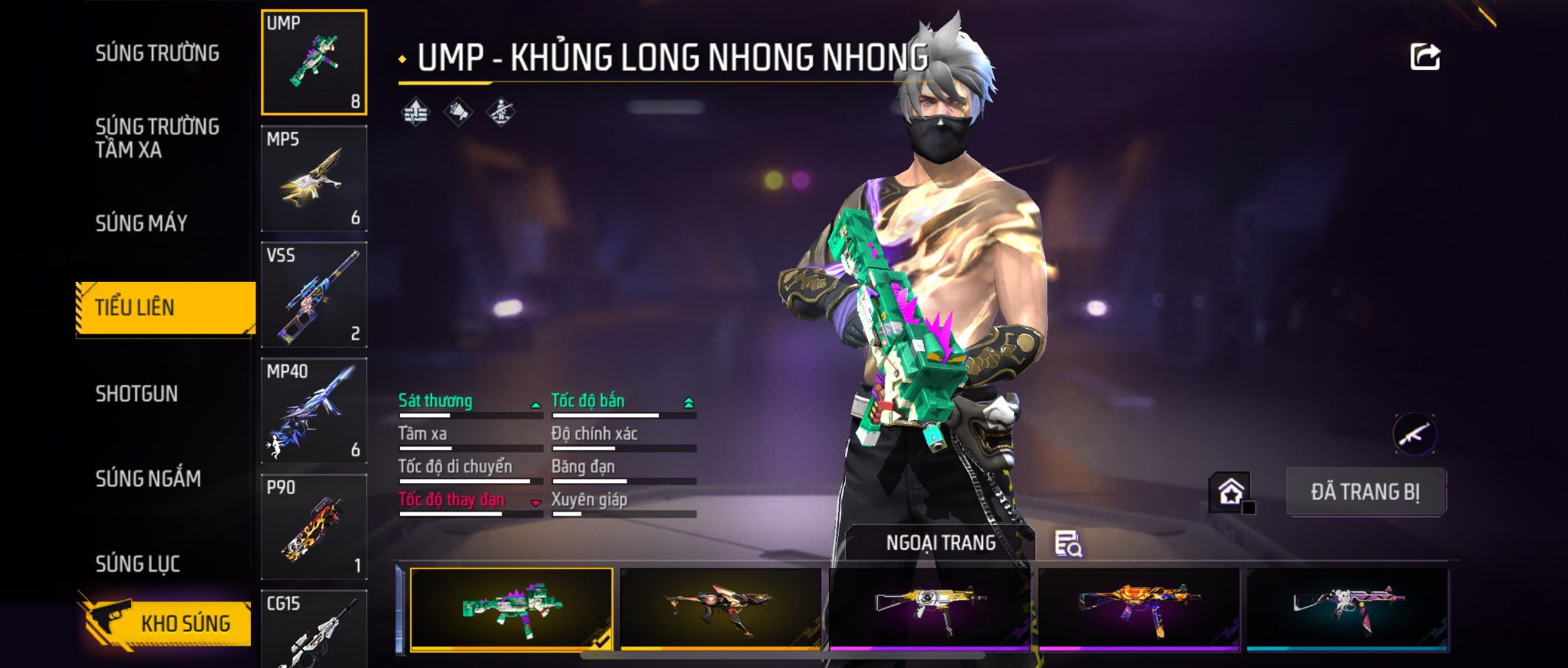Click the share icon

click(x=1424, y=57)
